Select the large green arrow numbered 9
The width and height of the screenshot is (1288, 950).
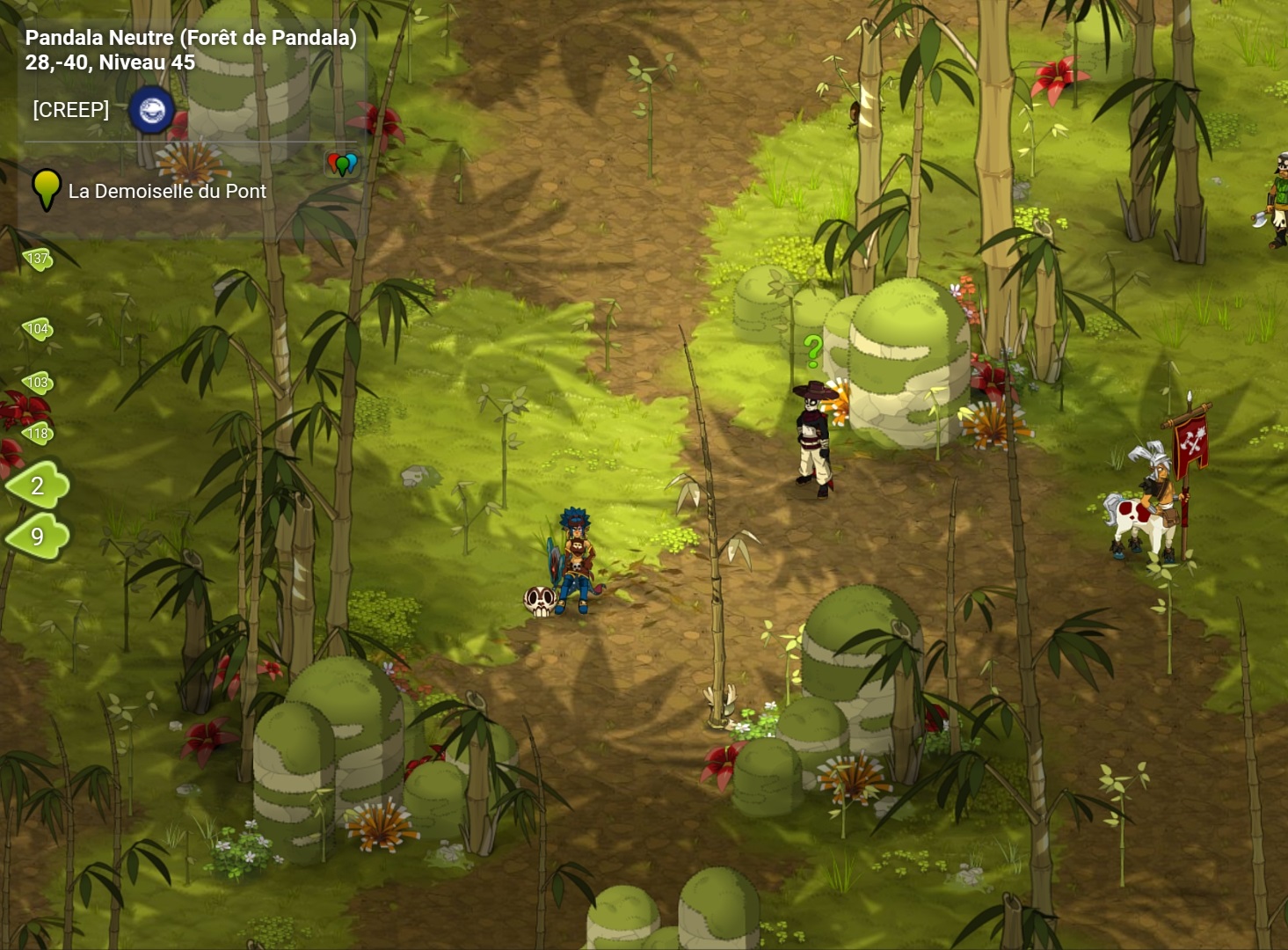pos(37,537)
